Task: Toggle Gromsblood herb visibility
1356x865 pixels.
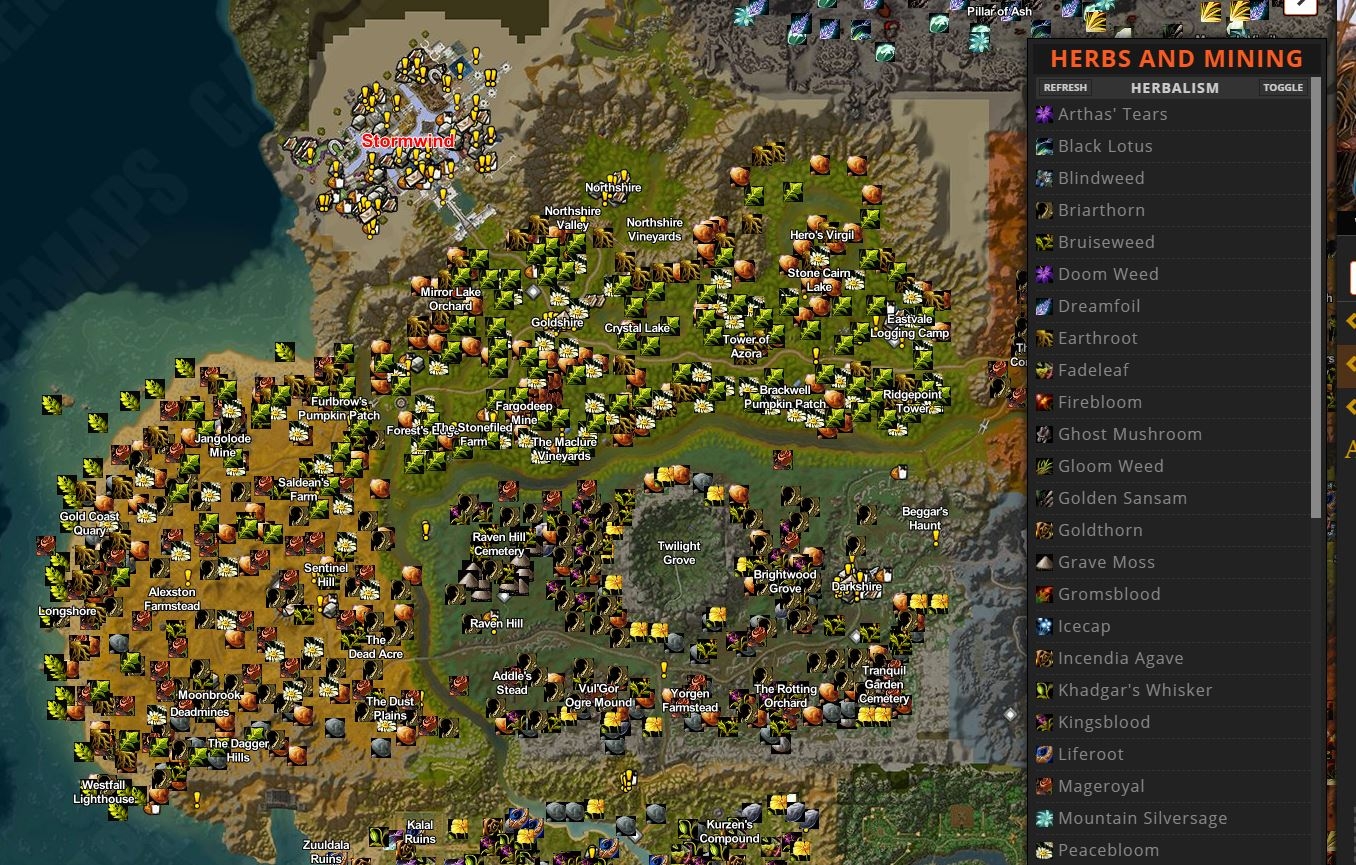Action: coord(1044,594)
